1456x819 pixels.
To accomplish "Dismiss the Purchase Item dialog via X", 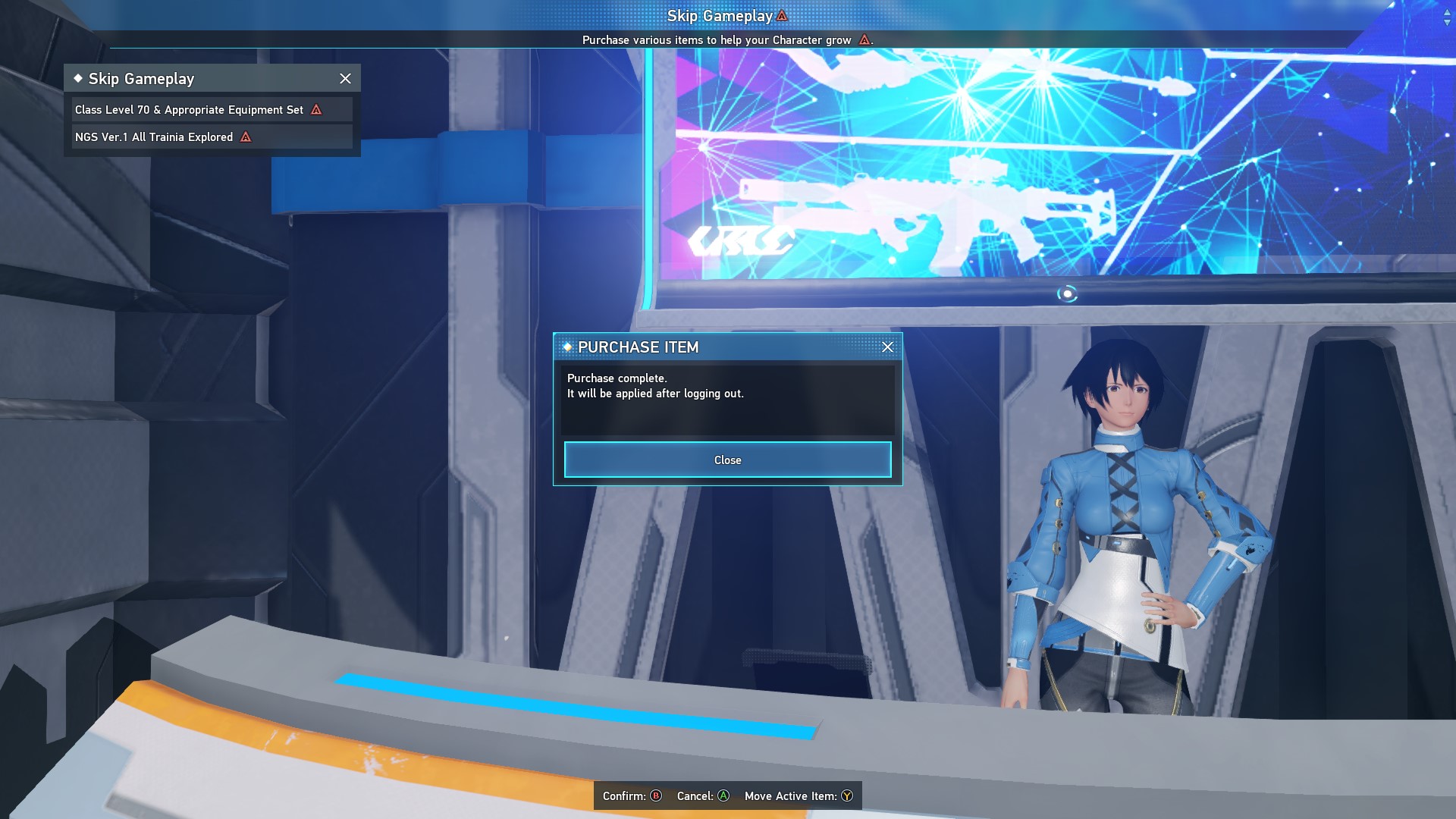I will tap(887, 347).
